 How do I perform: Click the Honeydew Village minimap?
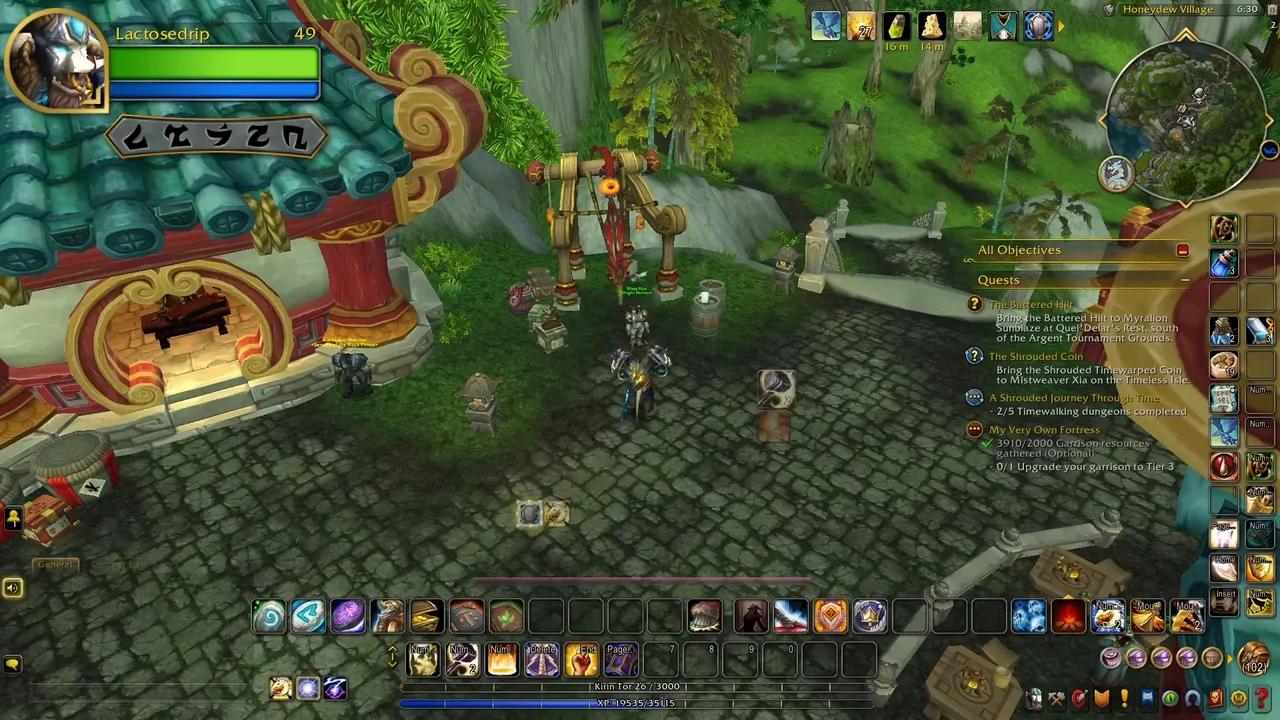point(1185,120)
